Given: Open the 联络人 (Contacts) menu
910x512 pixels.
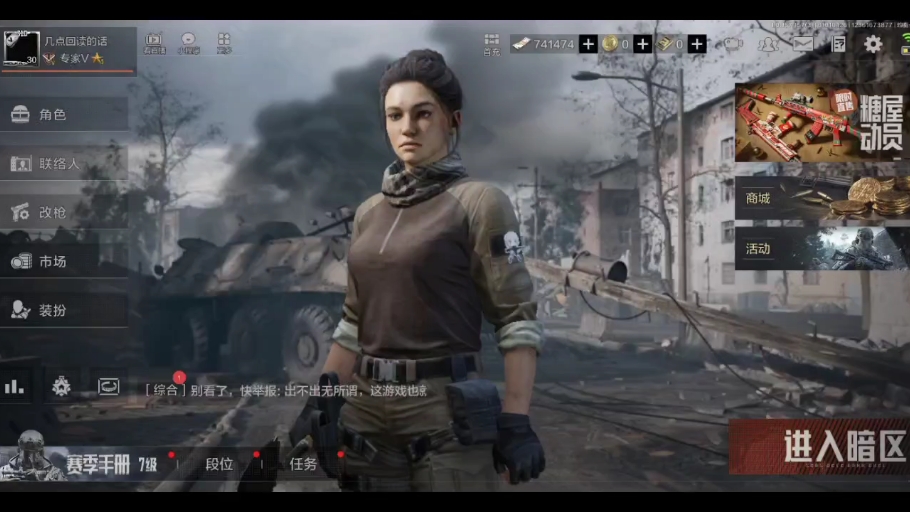Looking at the screenshot, I should point(62,163).
